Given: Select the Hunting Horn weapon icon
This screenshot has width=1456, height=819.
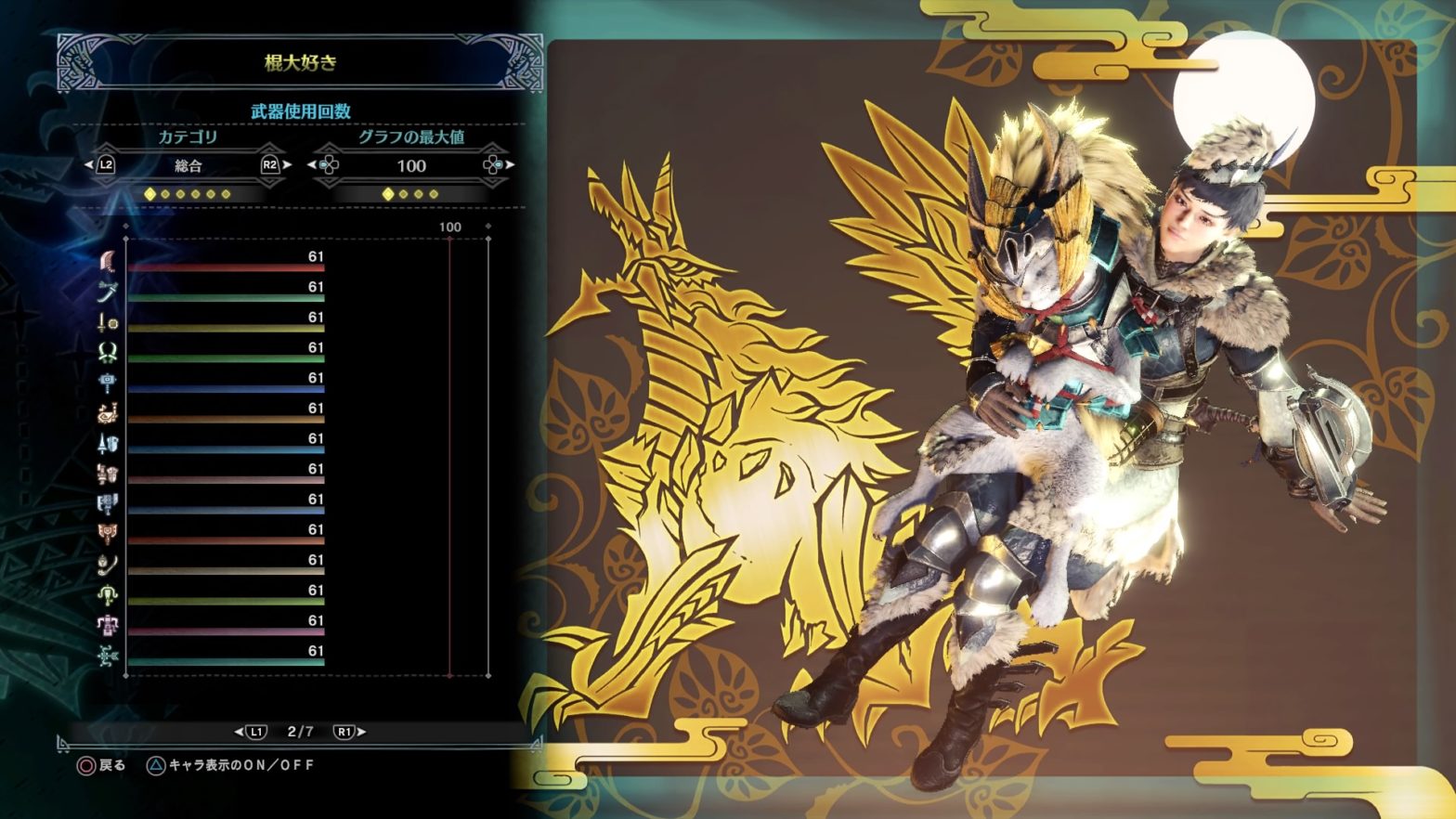Looking at the screenshot, I should point(108,413).
